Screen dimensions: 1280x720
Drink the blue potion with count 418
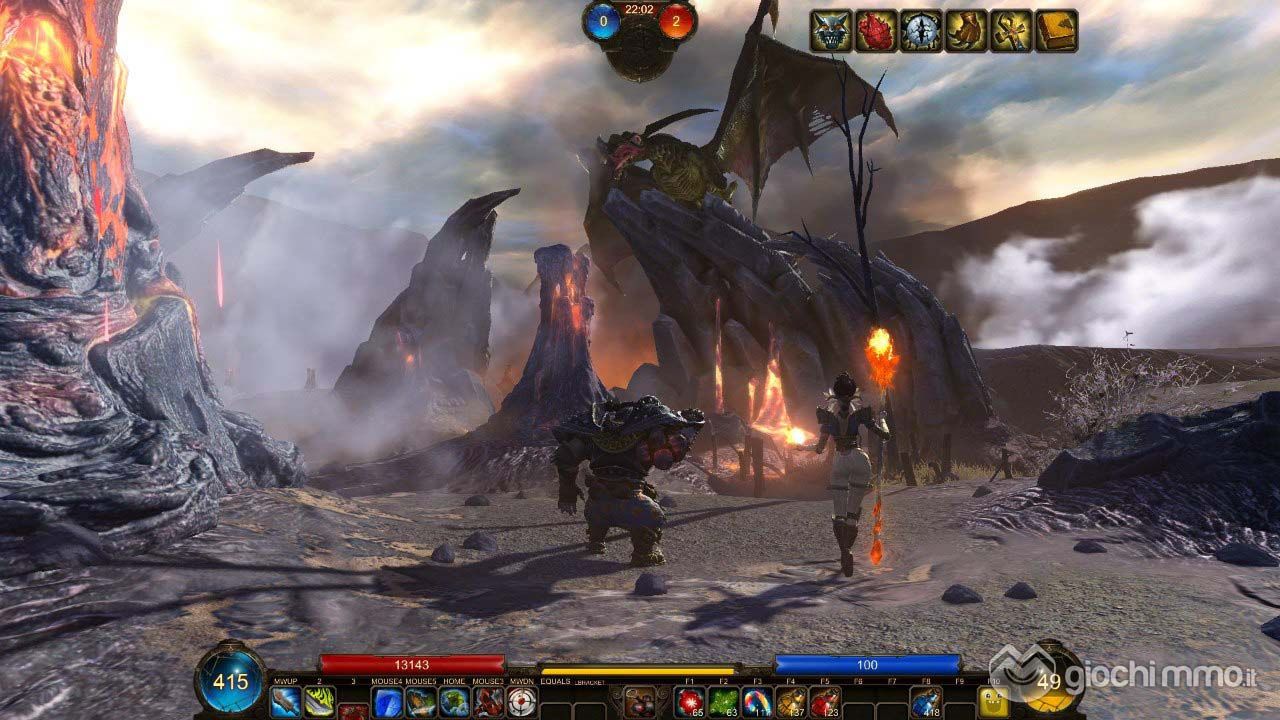(x=926, y=702)
